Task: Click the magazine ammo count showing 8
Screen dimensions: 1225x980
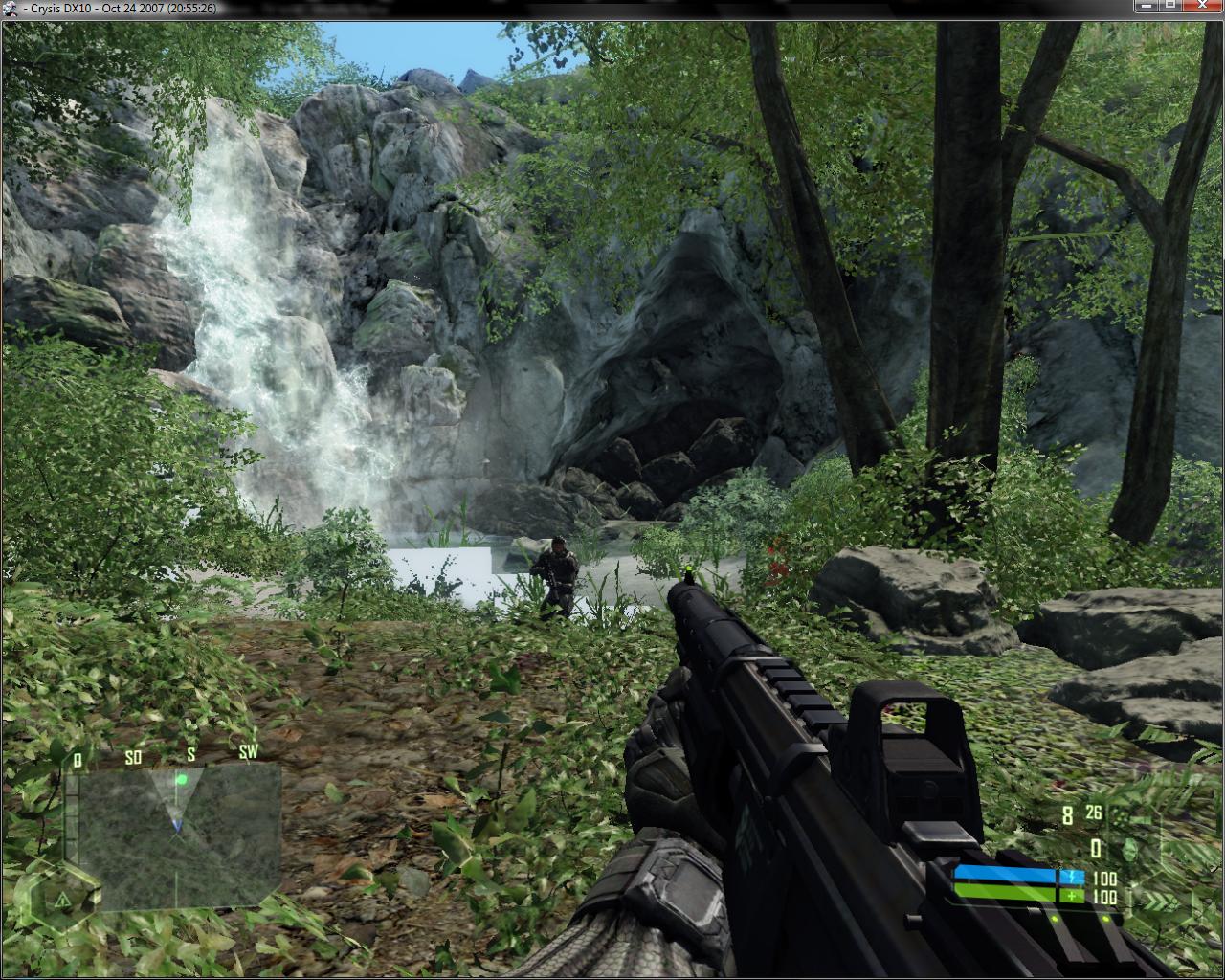Action: pyautogui.click(x=1067, y=813)
